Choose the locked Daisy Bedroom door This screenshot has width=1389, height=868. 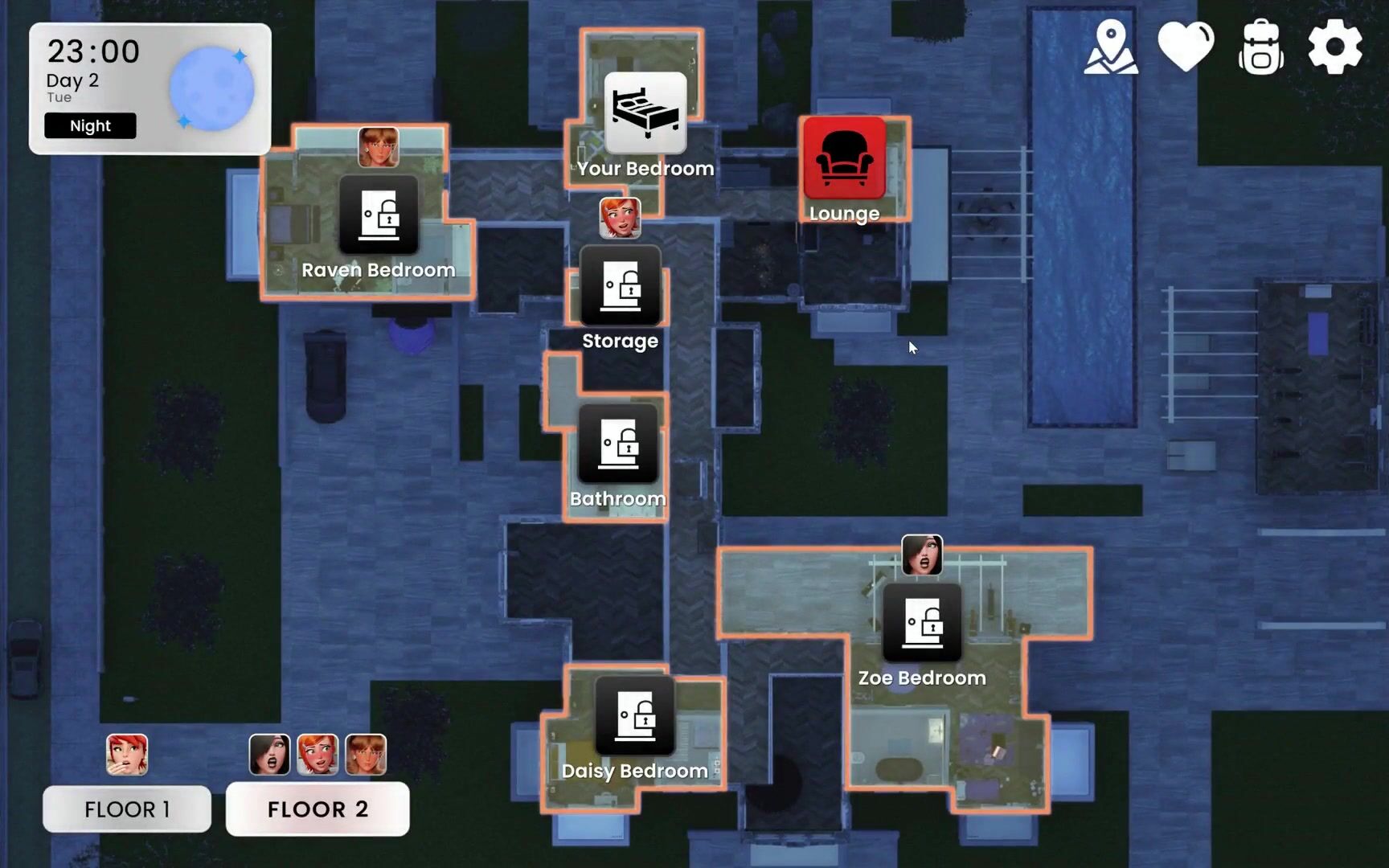click(635, 715)
